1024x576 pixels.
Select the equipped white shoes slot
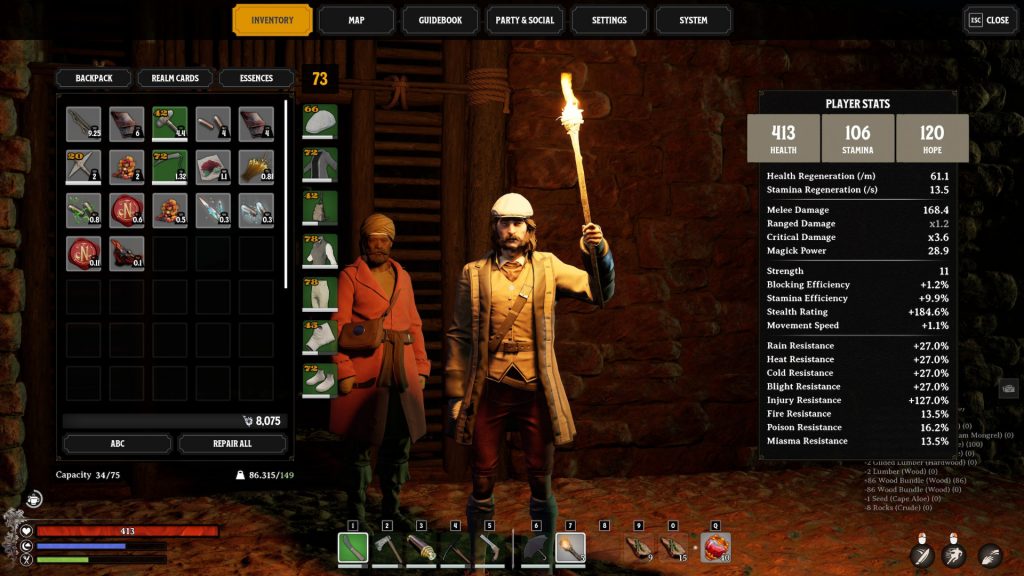click(320, 380)
